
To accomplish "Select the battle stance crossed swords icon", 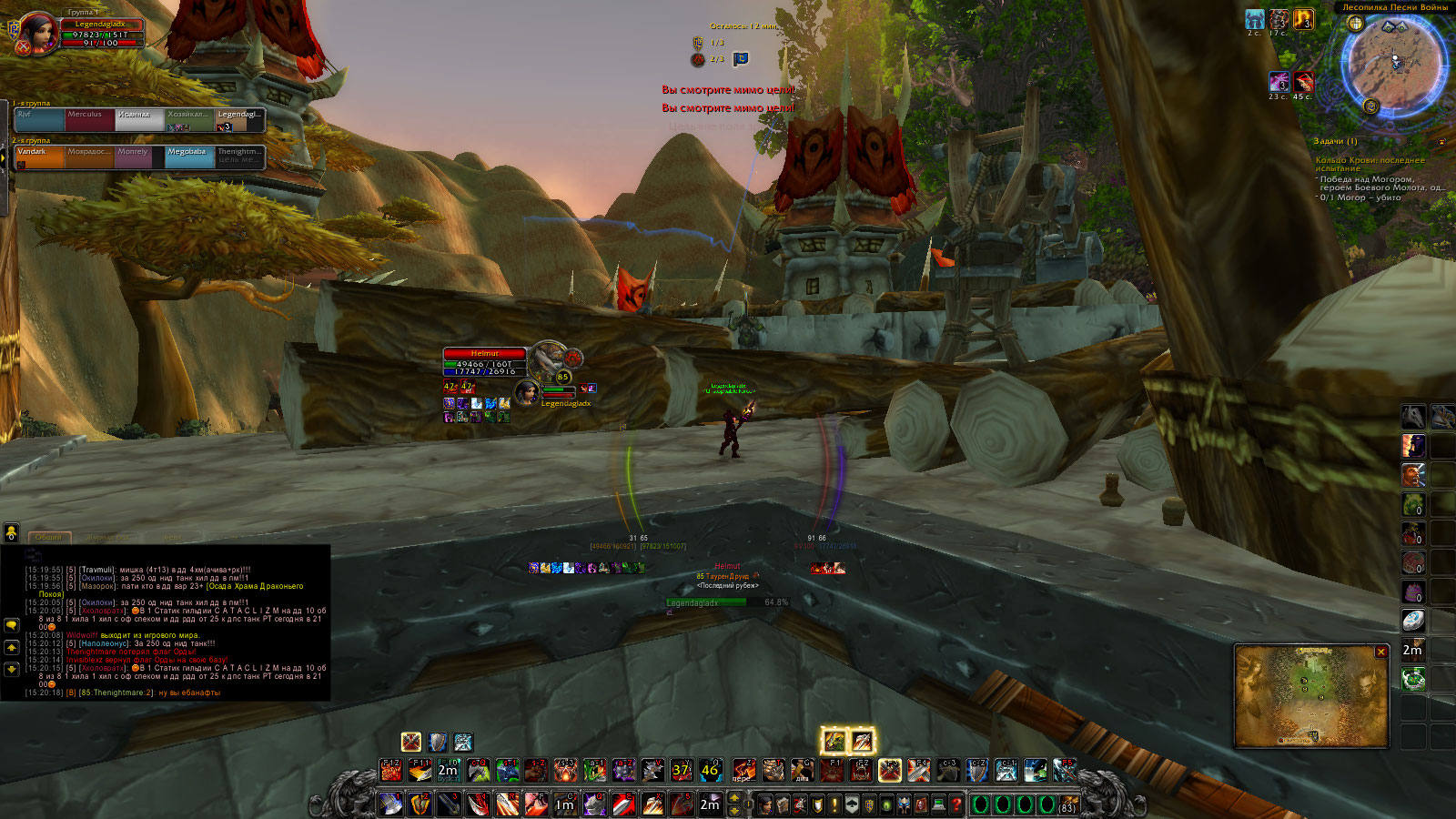I will 411,742.
